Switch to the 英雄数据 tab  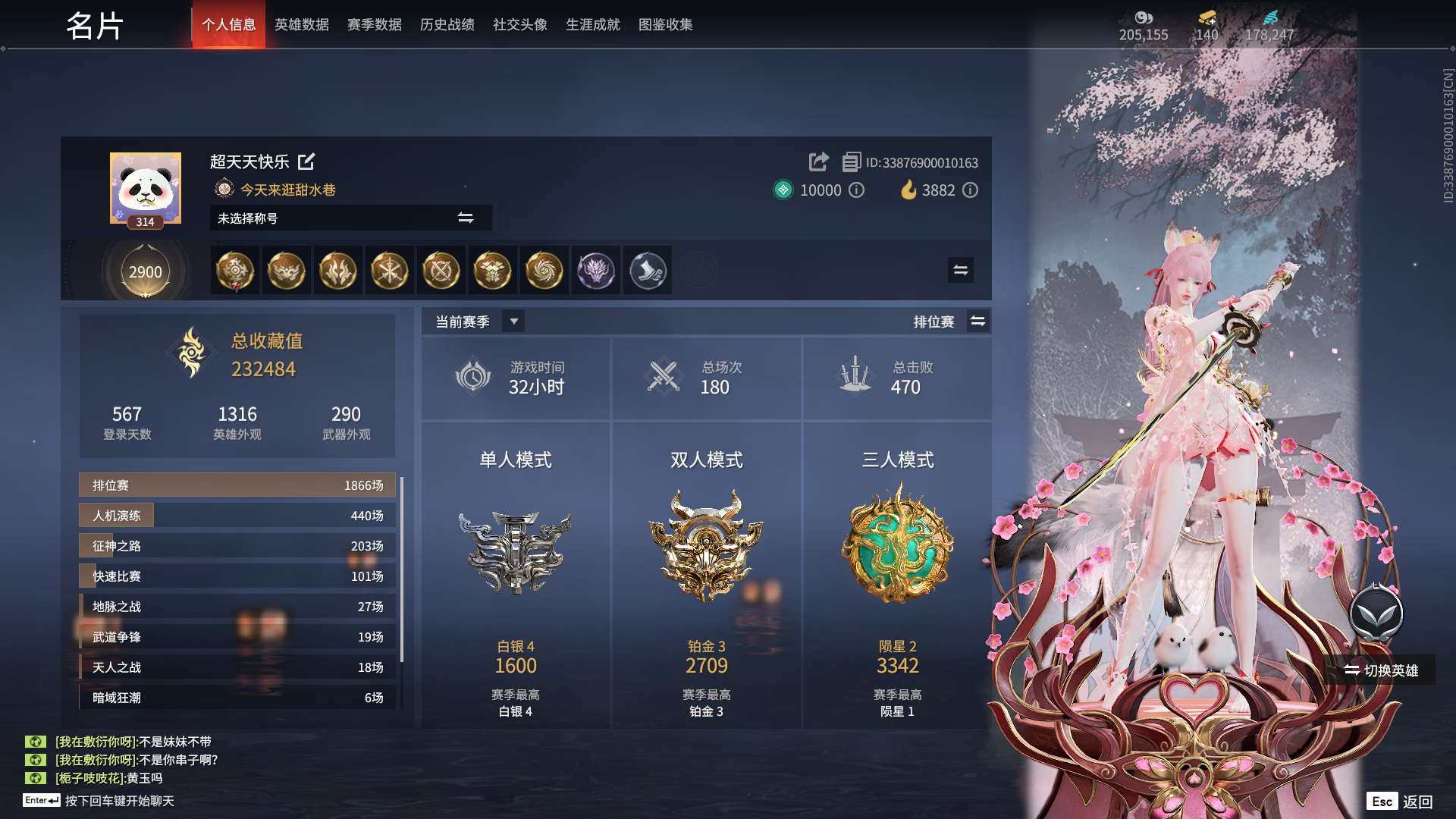(x=301, y=24)
